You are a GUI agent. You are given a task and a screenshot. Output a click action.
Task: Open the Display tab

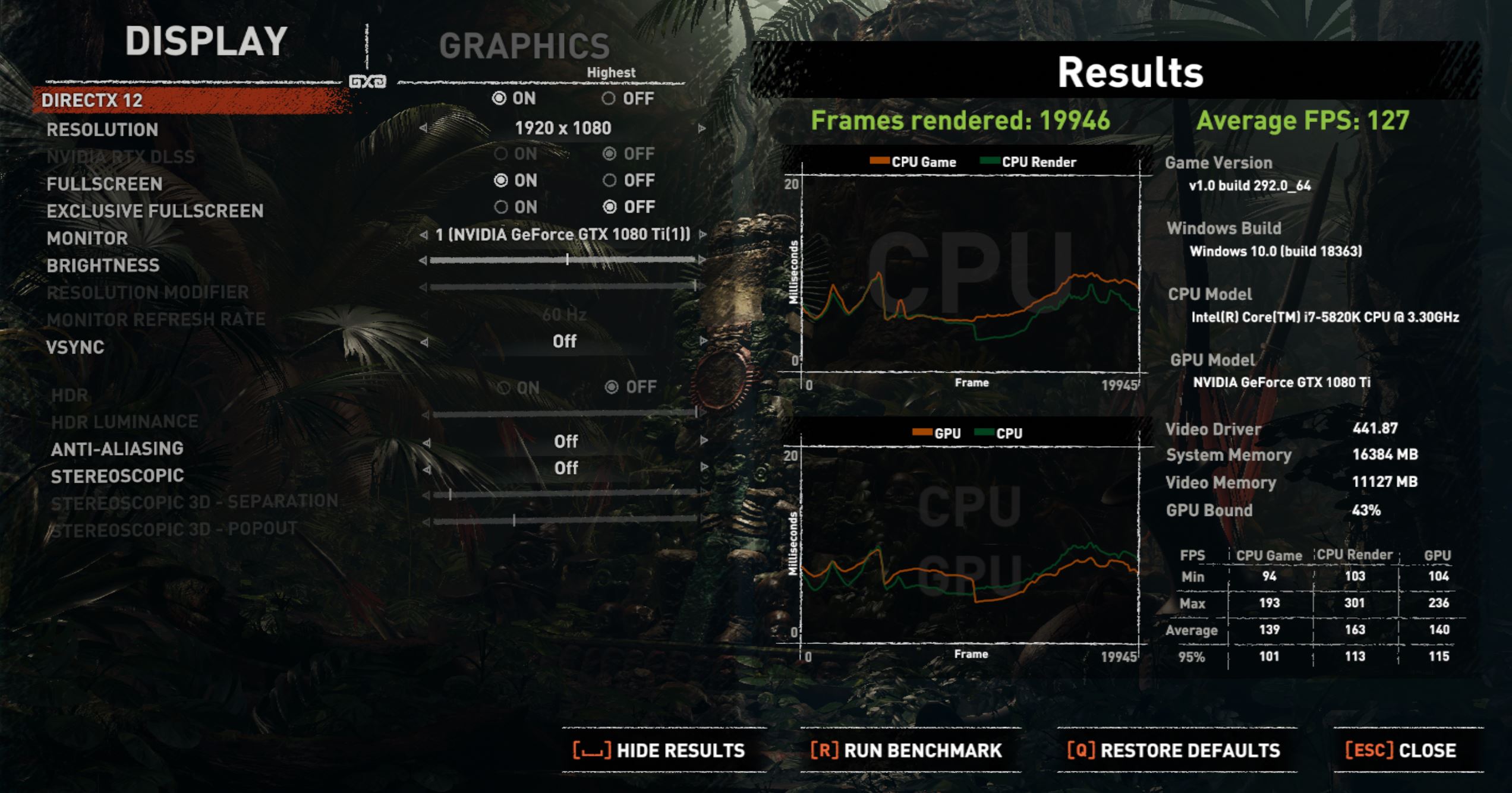tap(206, 42)
